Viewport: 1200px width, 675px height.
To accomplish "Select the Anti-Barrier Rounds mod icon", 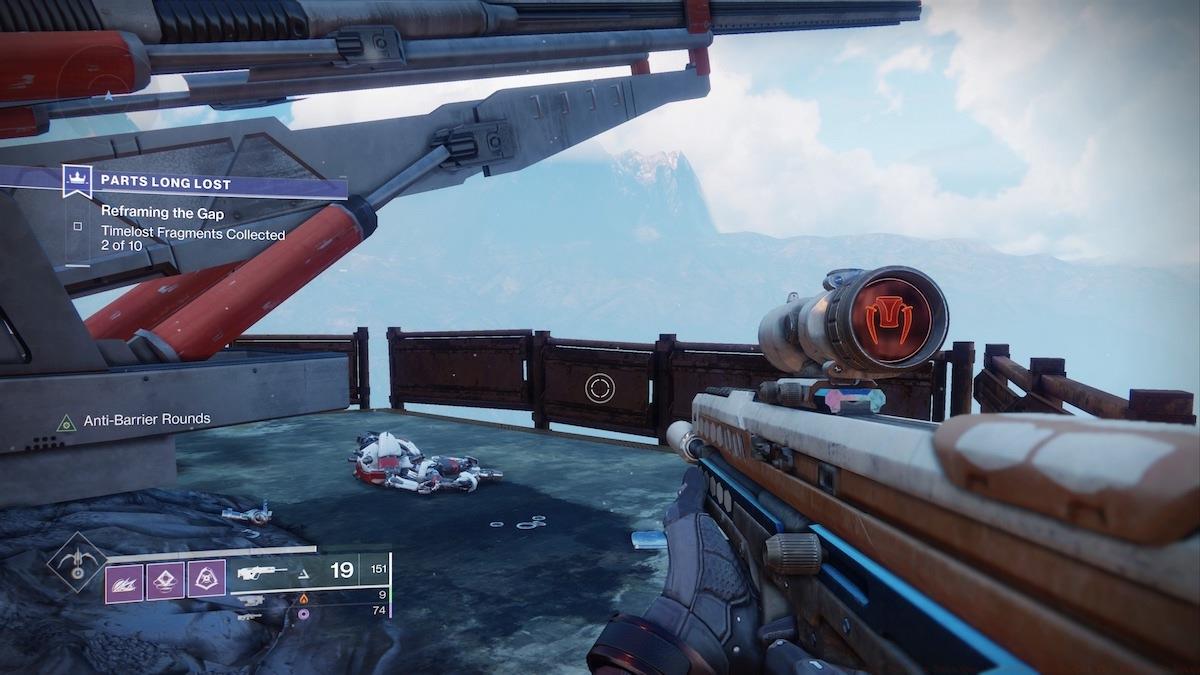I will pos(66,421).
